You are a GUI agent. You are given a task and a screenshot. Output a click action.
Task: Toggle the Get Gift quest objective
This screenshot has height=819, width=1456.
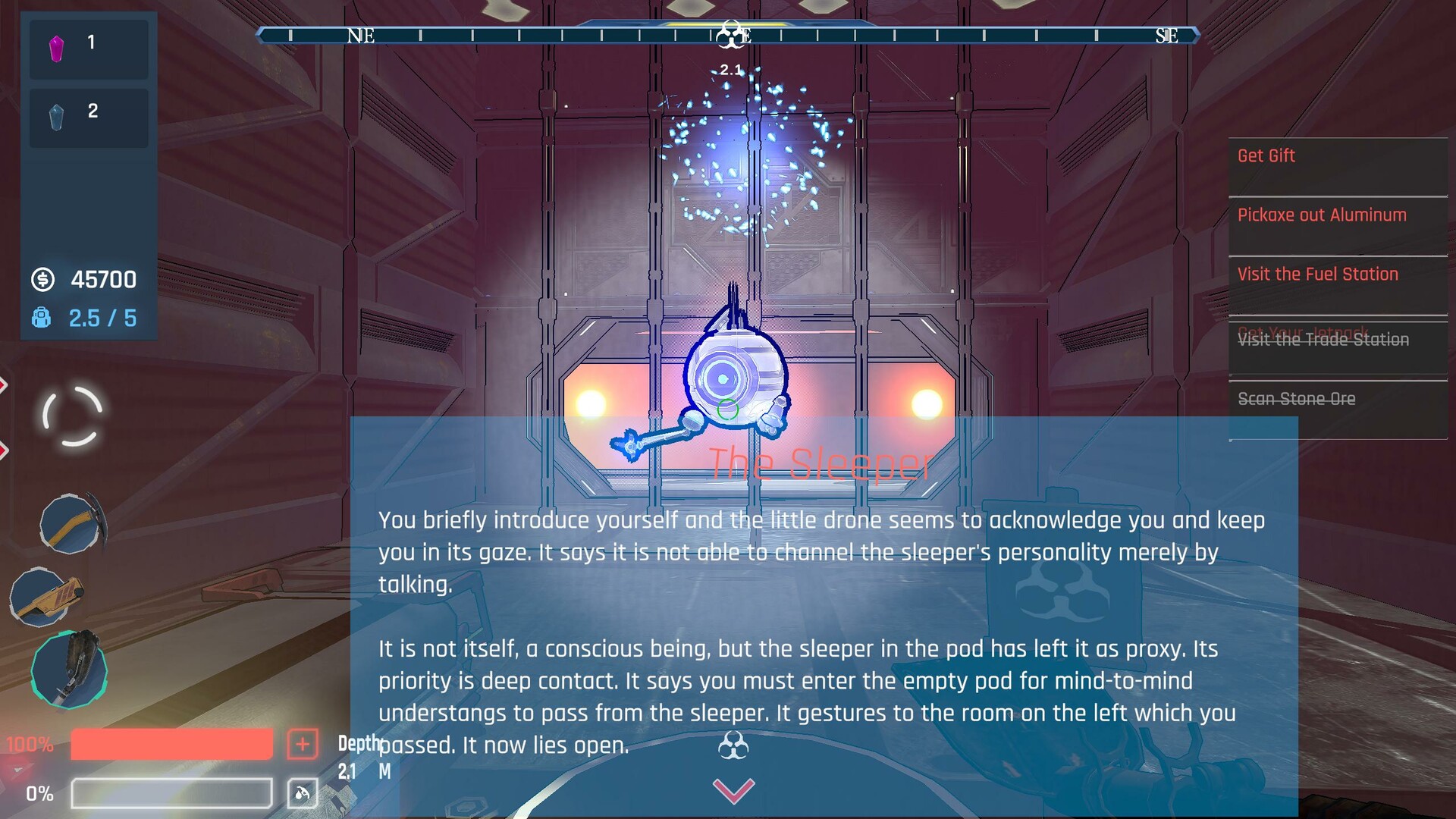coord(1266,156)
